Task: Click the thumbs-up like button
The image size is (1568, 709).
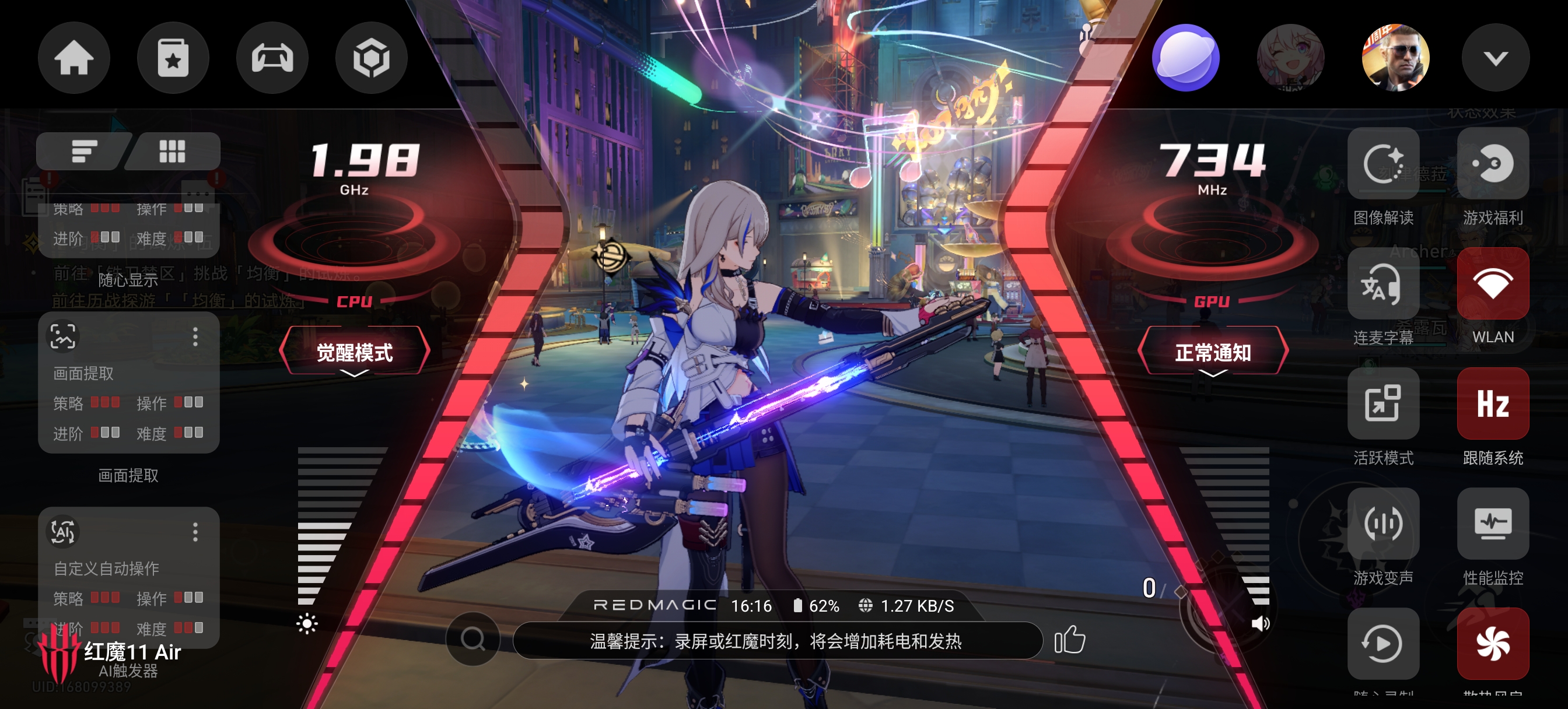Action: (x=1069, y=640)
